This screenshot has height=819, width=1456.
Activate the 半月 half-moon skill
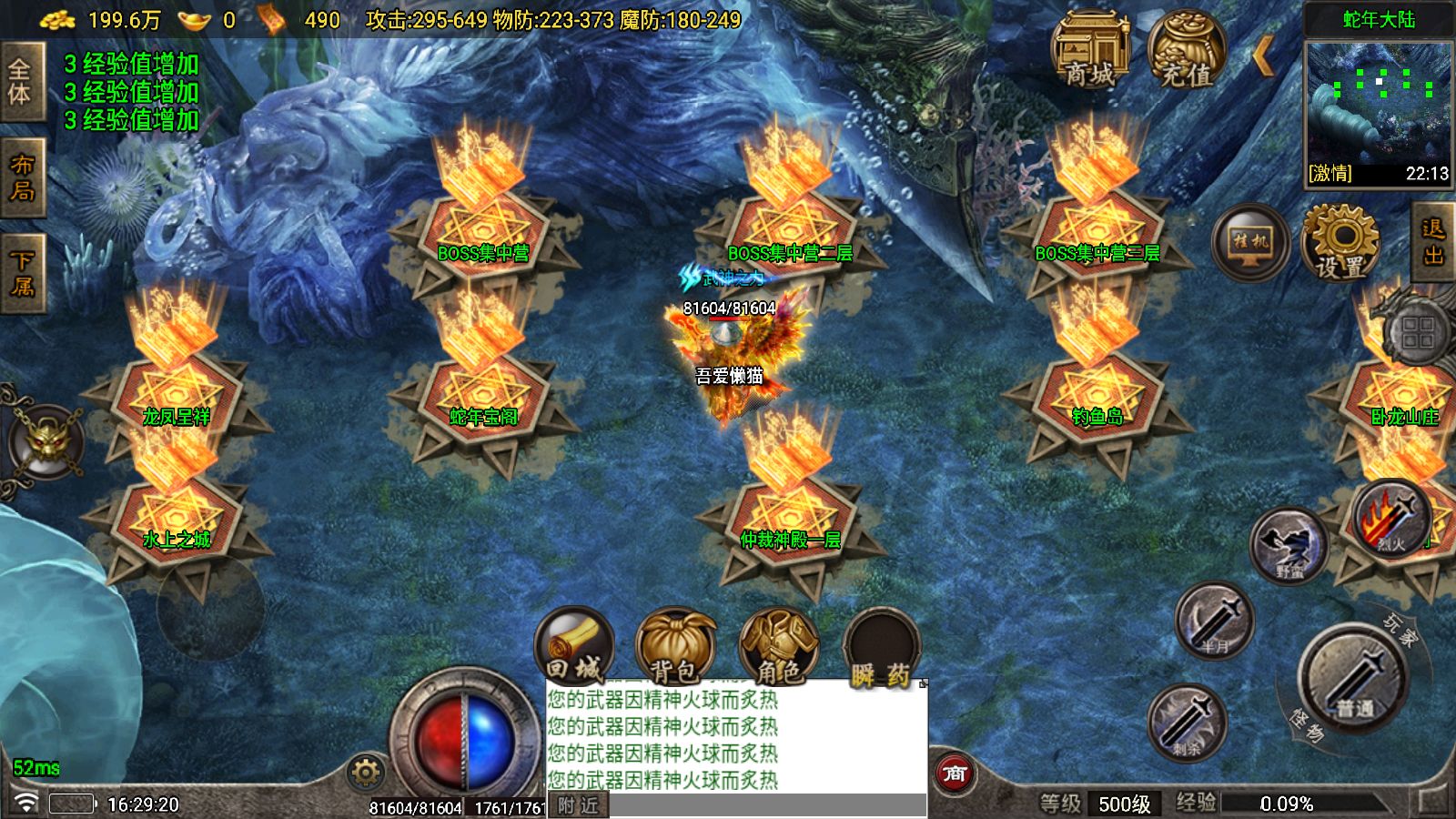1214,622
